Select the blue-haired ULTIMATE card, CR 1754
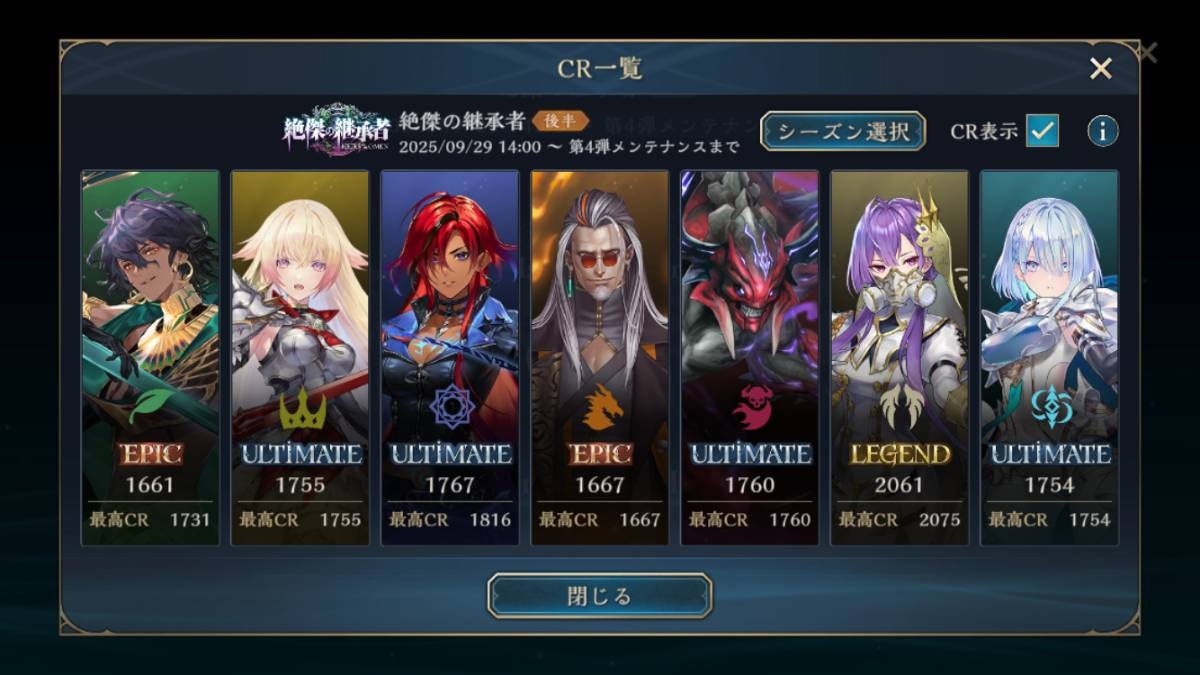This screenshot has height=675, width=1200. click(1049, 357)
